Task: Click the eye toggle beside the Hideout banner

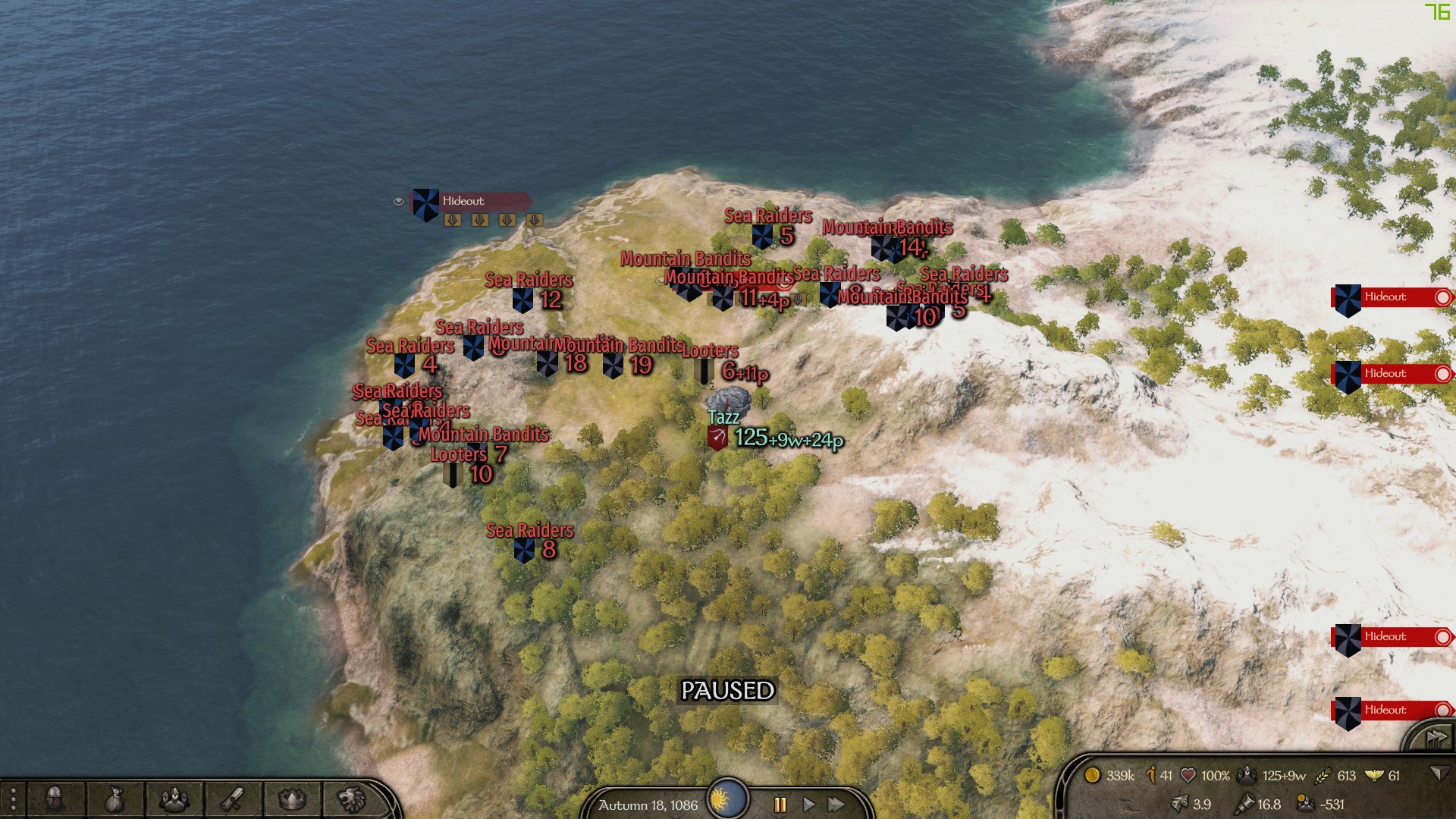Action: tap(397, 202)
